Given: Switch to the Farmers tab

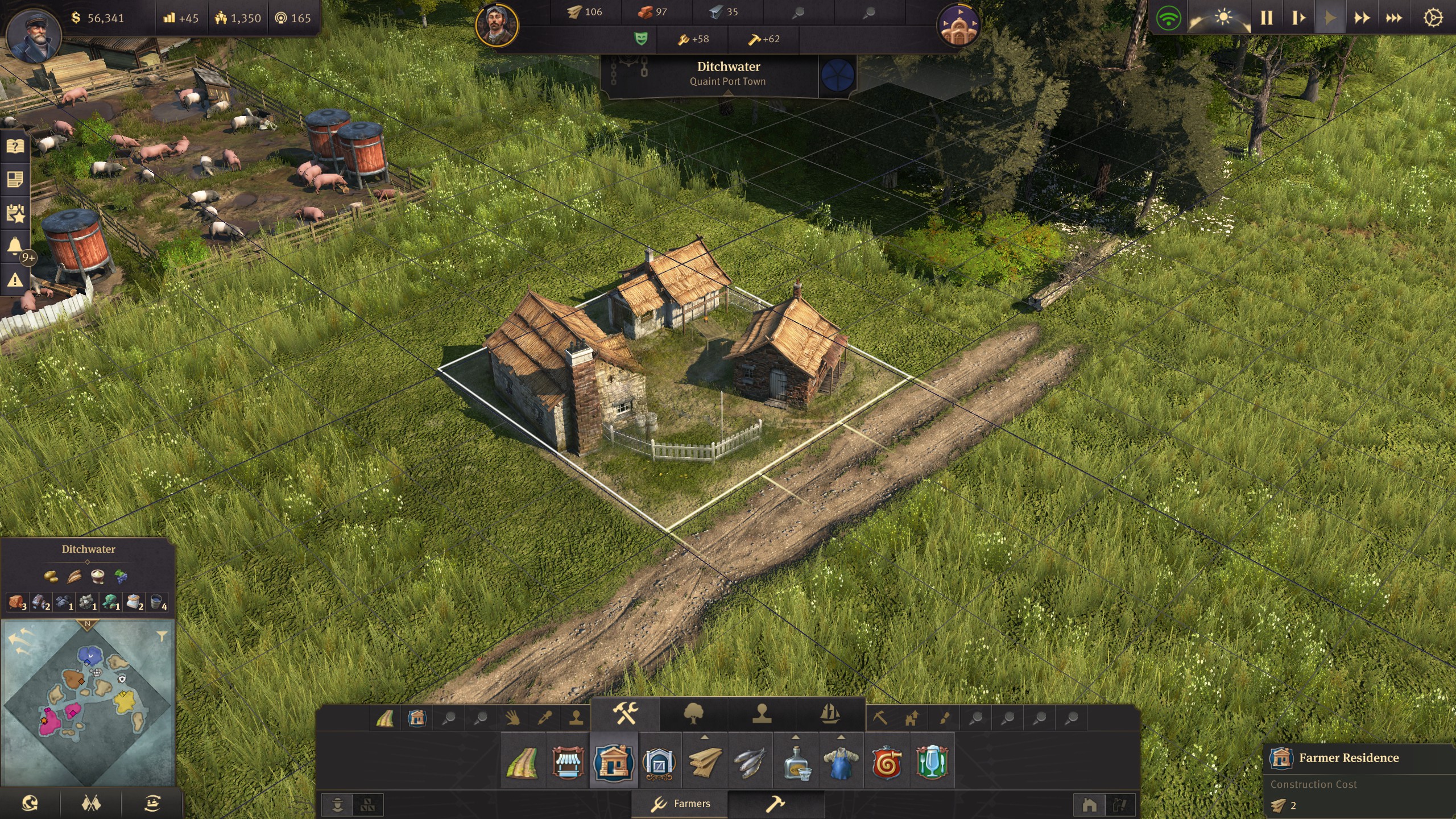Looking at the screenshot, I should click(682, 805).
